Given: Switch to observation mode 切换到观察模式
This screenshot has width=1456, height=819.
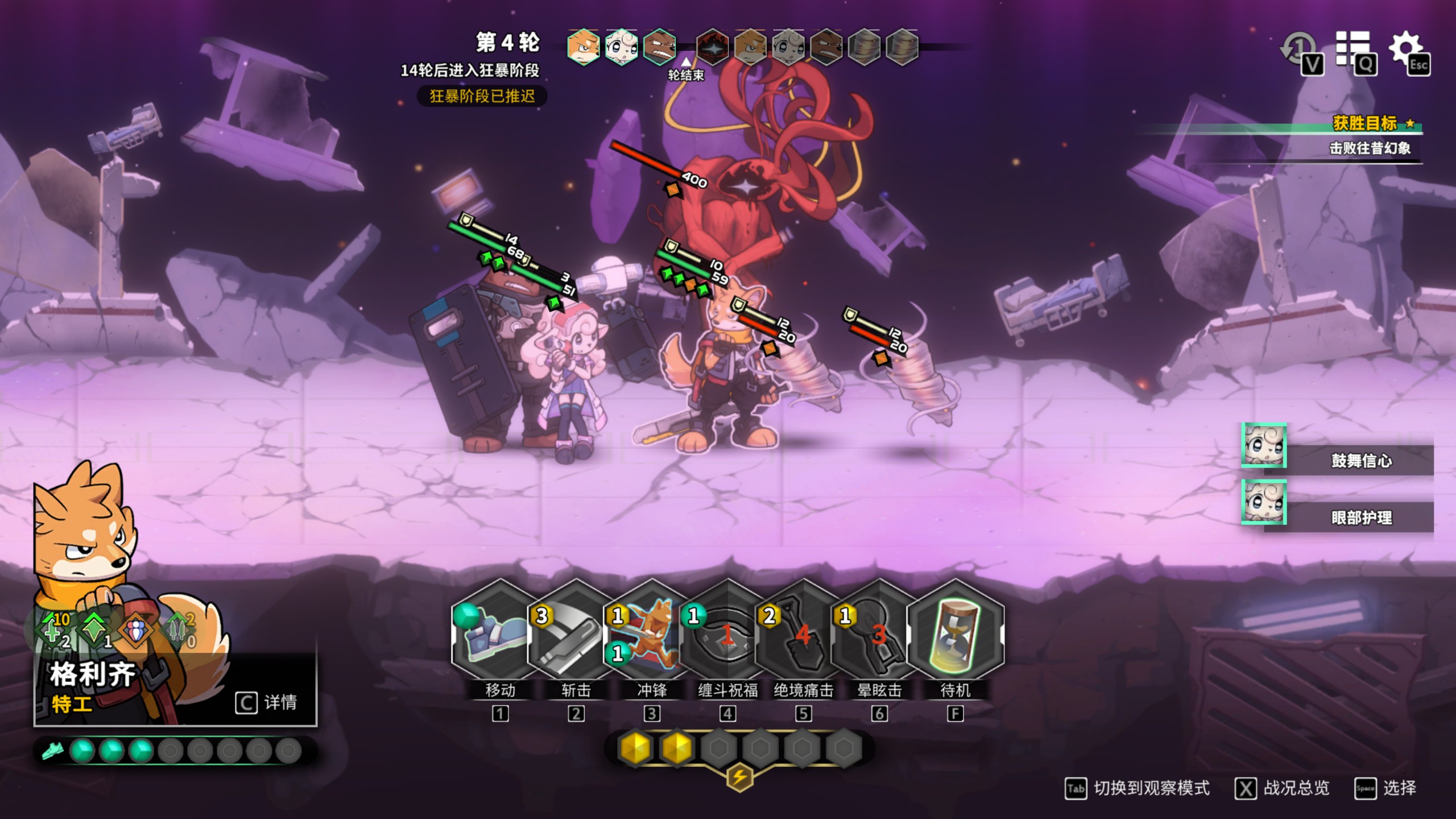Looking at the screenshot, I should point(1137,788).
